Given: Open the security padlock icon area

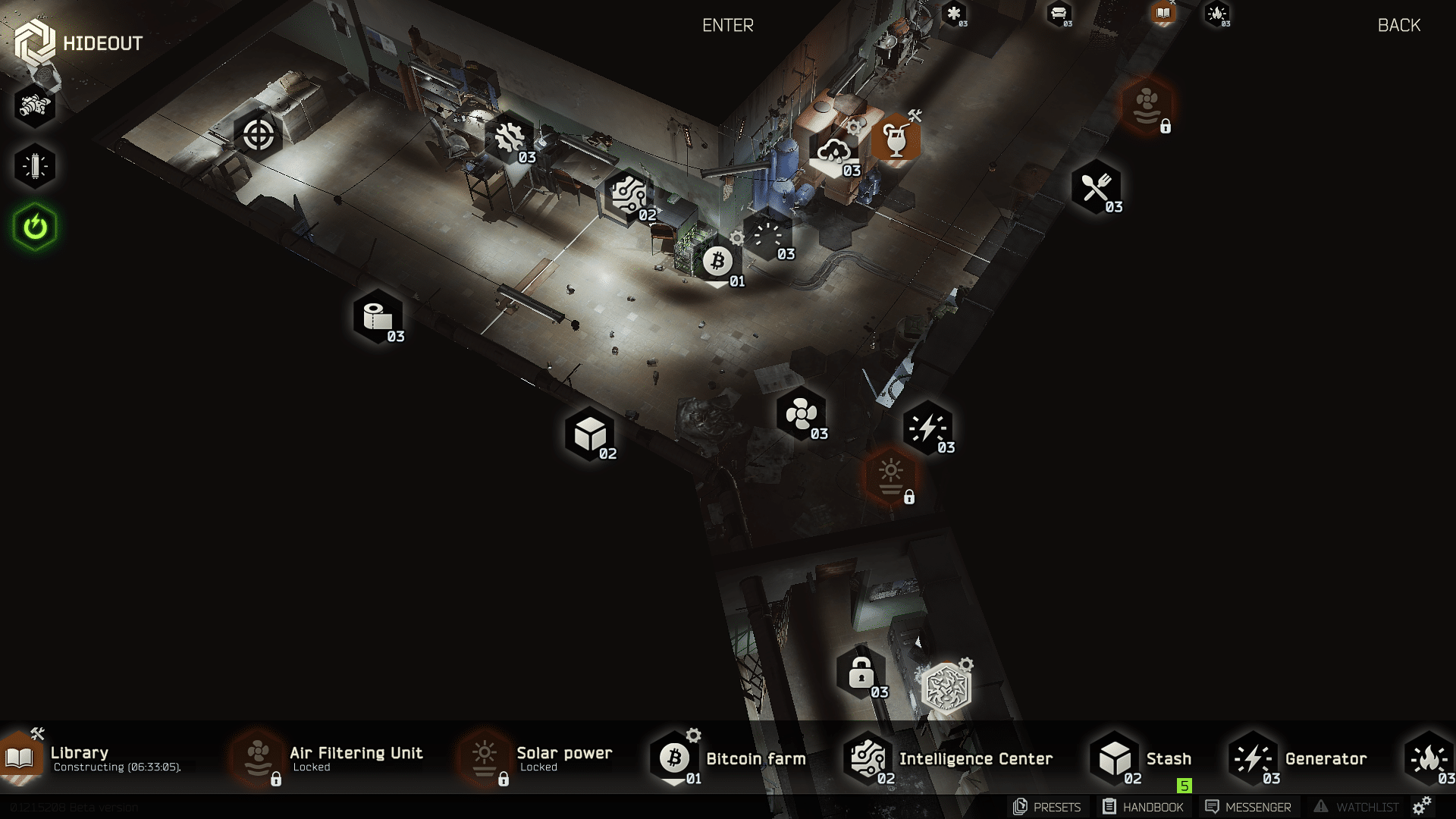Looking at the screenshot, I should (x=861, y=673).
